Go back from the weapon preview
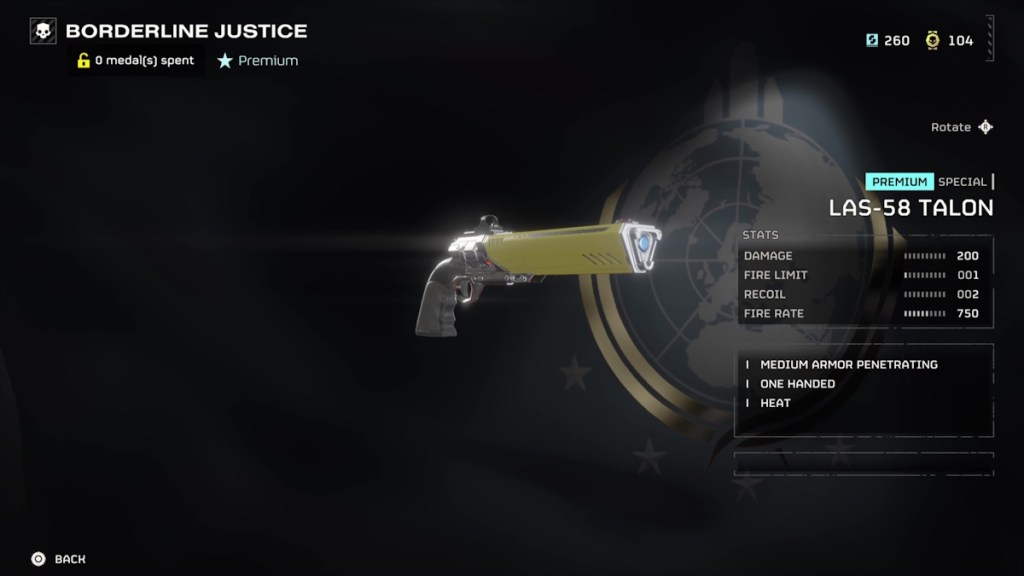The height and width of the screenshot is (576, 1024). 58,559
